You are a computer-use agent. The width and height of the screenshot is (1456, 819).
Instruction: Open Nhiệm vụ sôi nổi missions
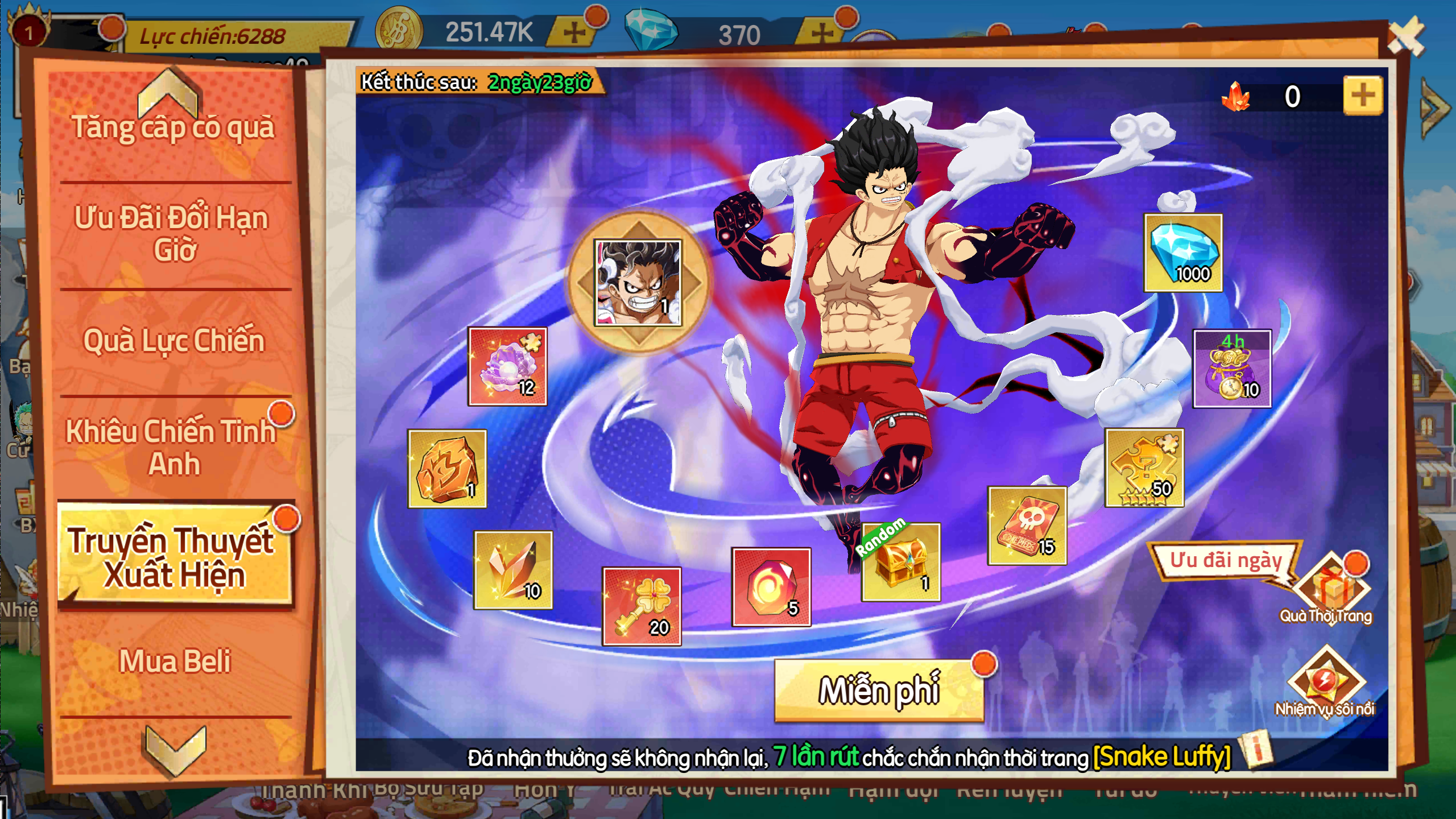1325,681
